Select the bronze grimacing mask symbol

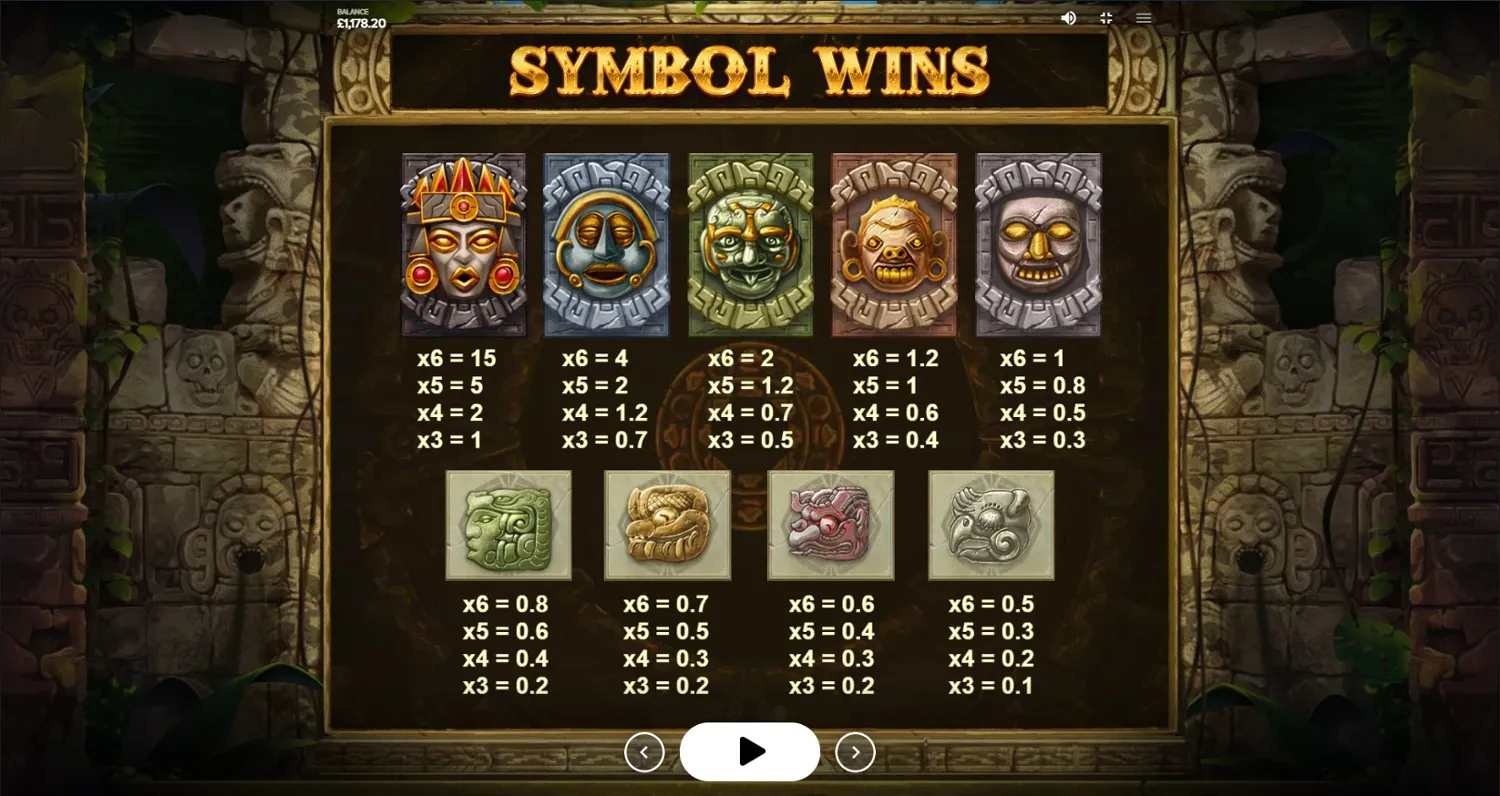[x=895, y=244]
